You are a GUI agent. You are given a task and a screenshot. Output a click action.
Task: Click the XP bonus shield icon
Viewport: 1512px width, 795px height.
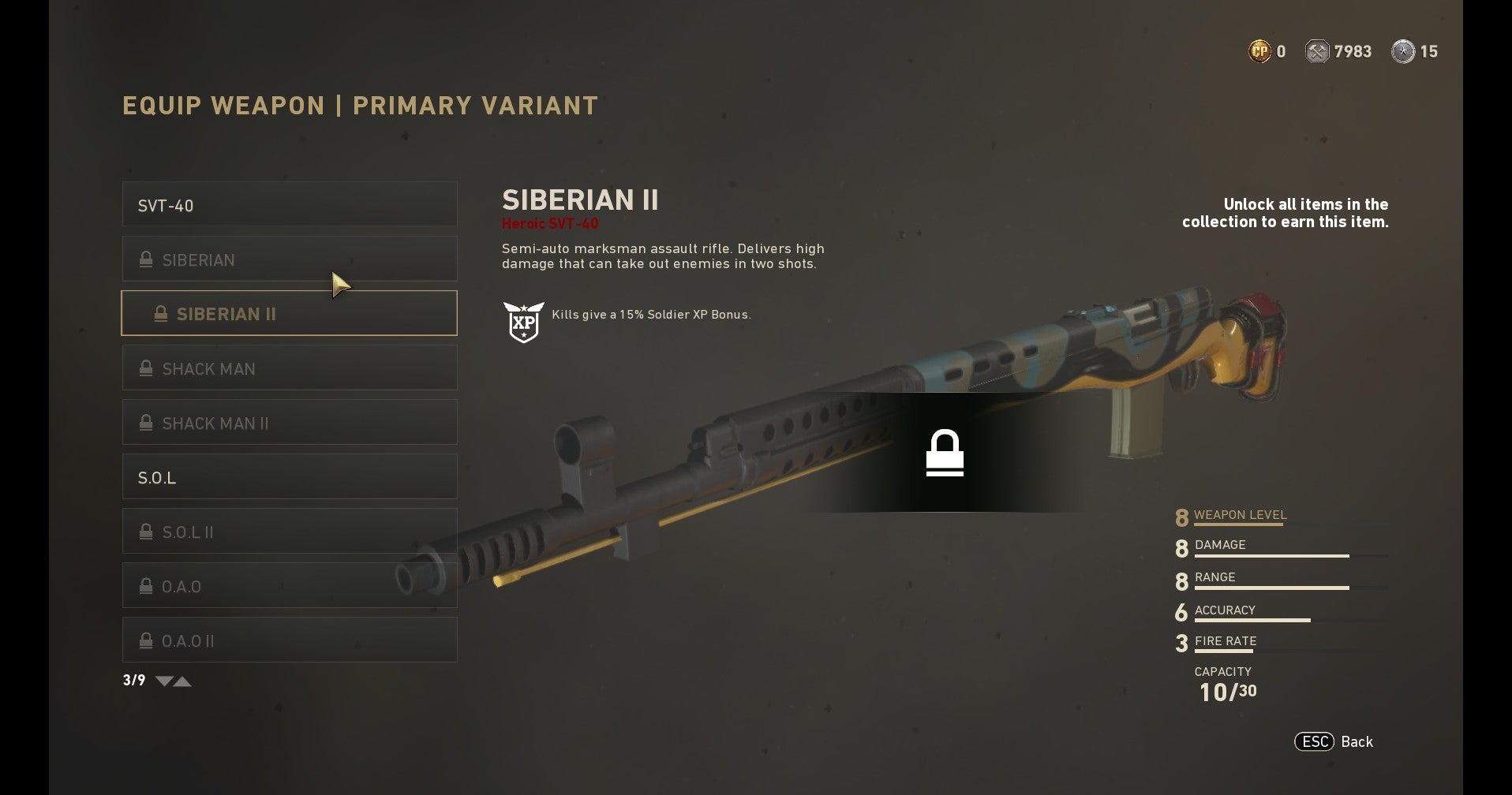524,321
